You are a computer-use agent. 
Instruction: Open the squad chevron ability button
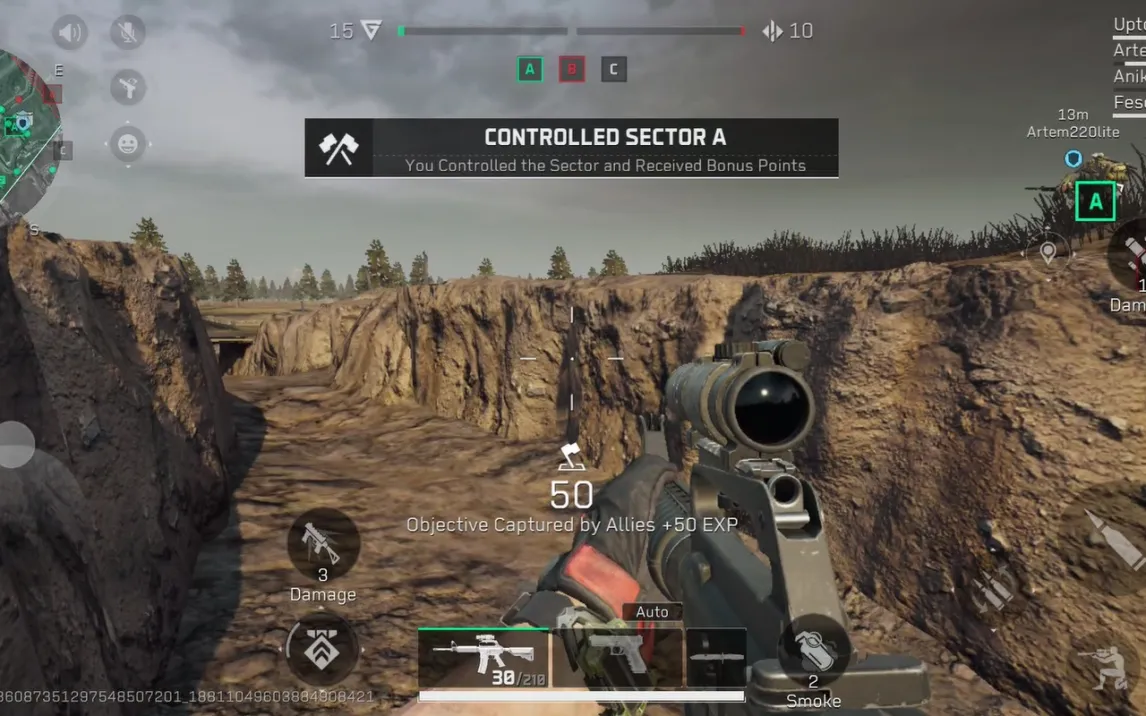(322, 649)
